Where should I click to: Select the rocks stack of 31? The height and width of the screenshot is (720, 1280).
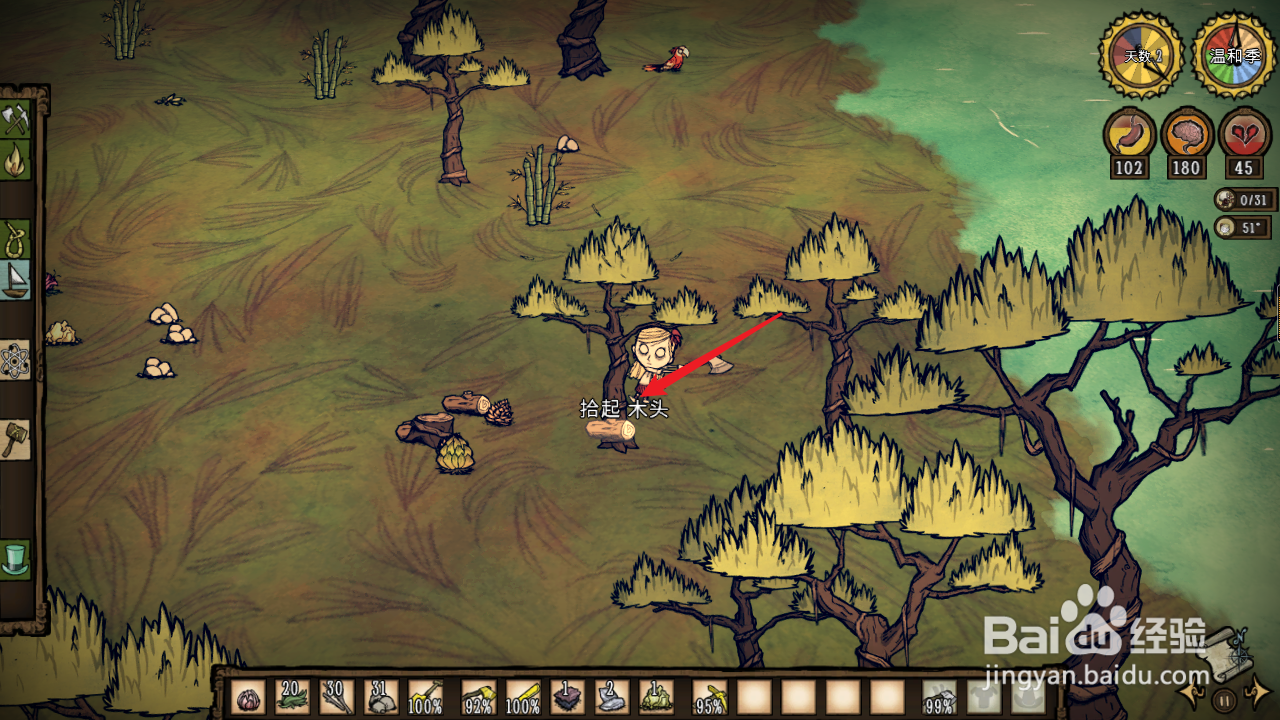point(380,697)
